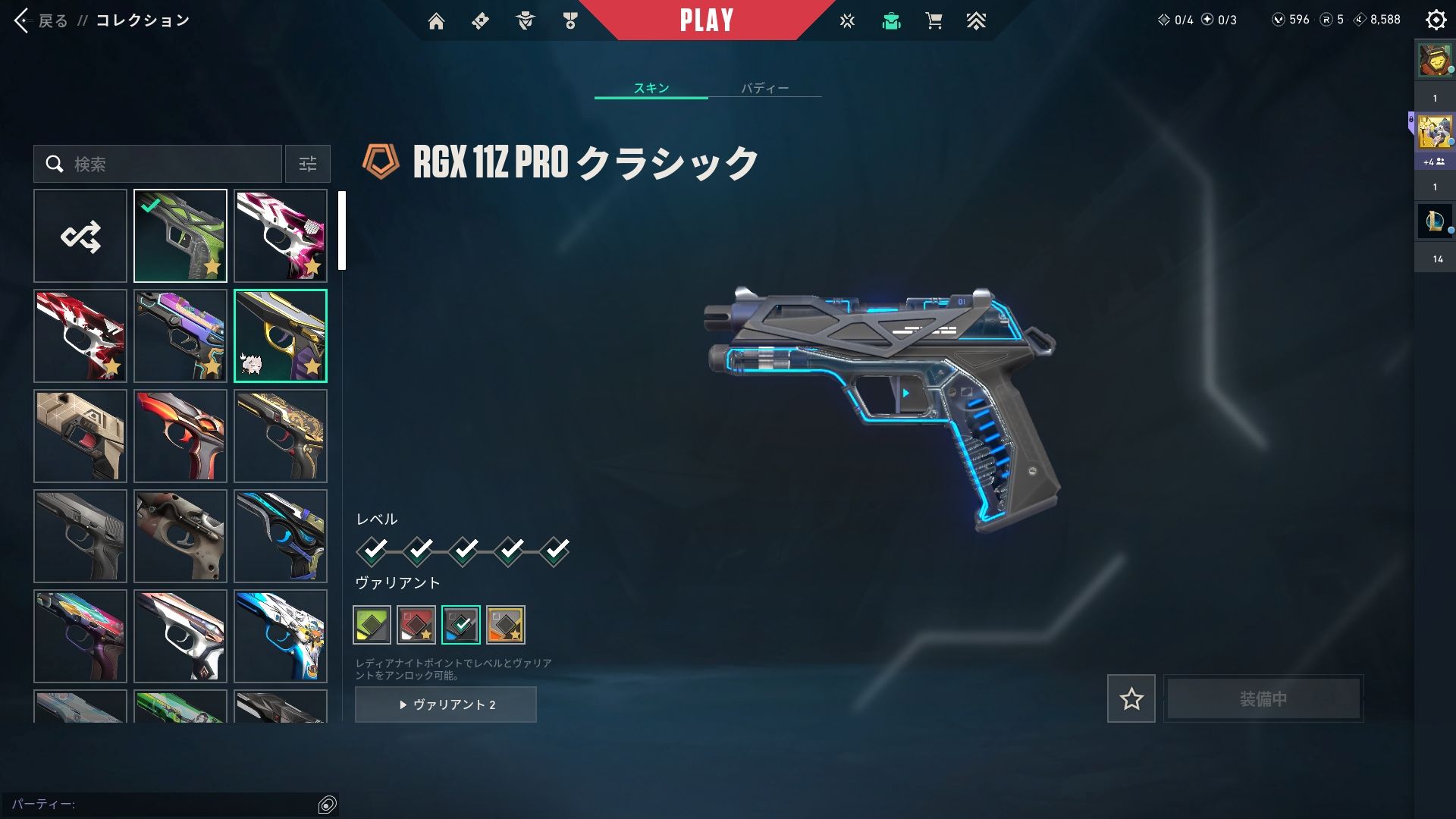Image resolution: width=1456 pixels, height=819 pixels.
Task: Play the ヴァリアント 2 preview video
Action: tap(446, 704)
